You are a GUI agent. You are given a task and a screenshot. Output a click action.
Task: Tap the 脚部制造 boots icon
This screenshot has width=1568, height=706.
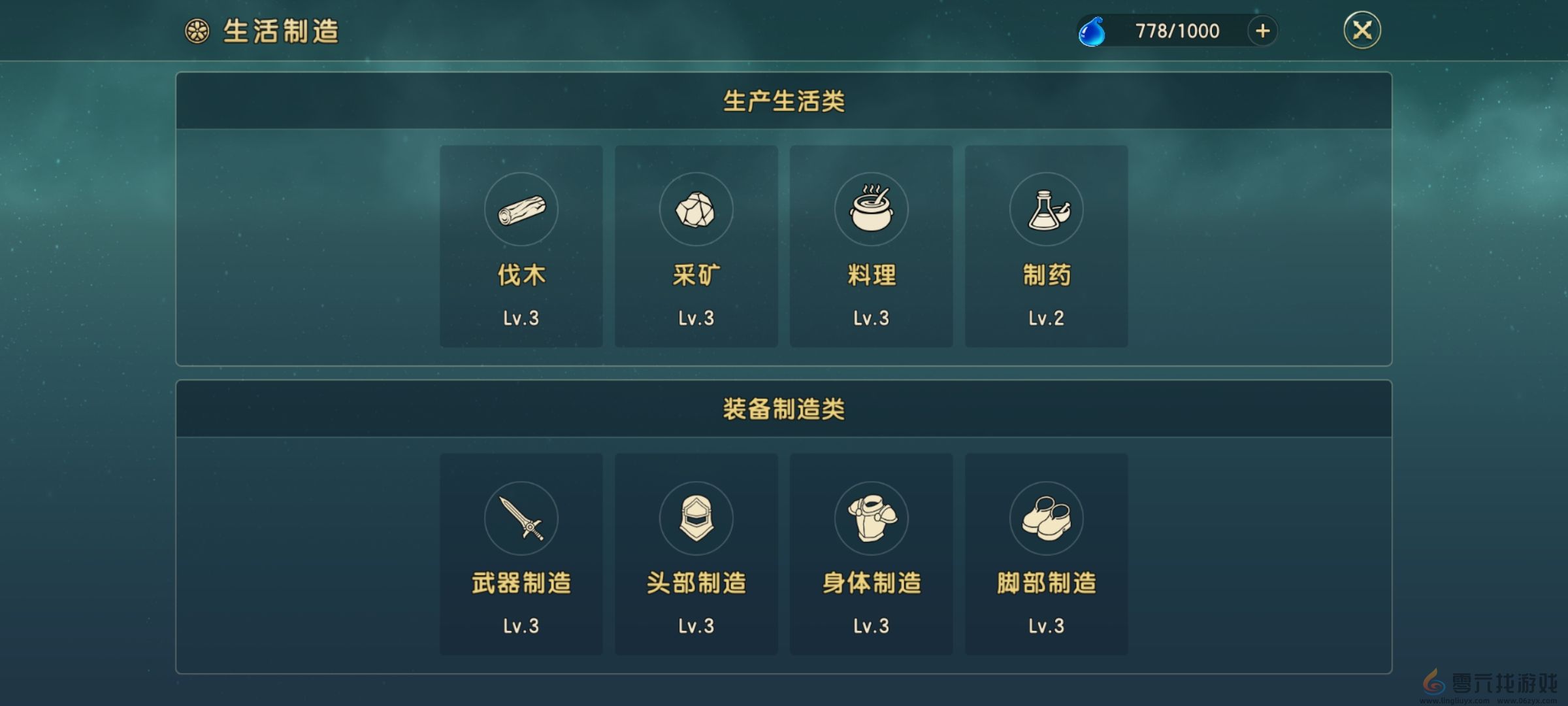1047,518
